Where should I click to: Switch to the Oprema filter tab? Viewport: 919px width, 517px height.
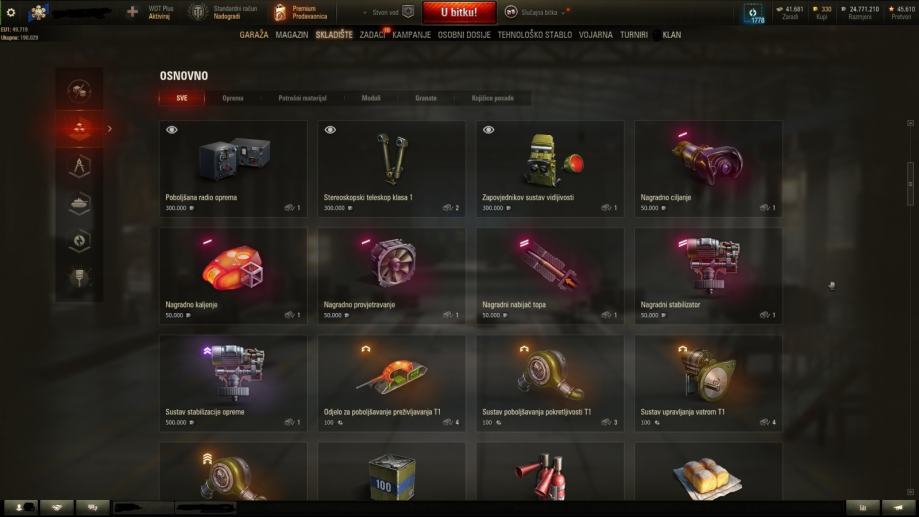click(x=232, y=98)
